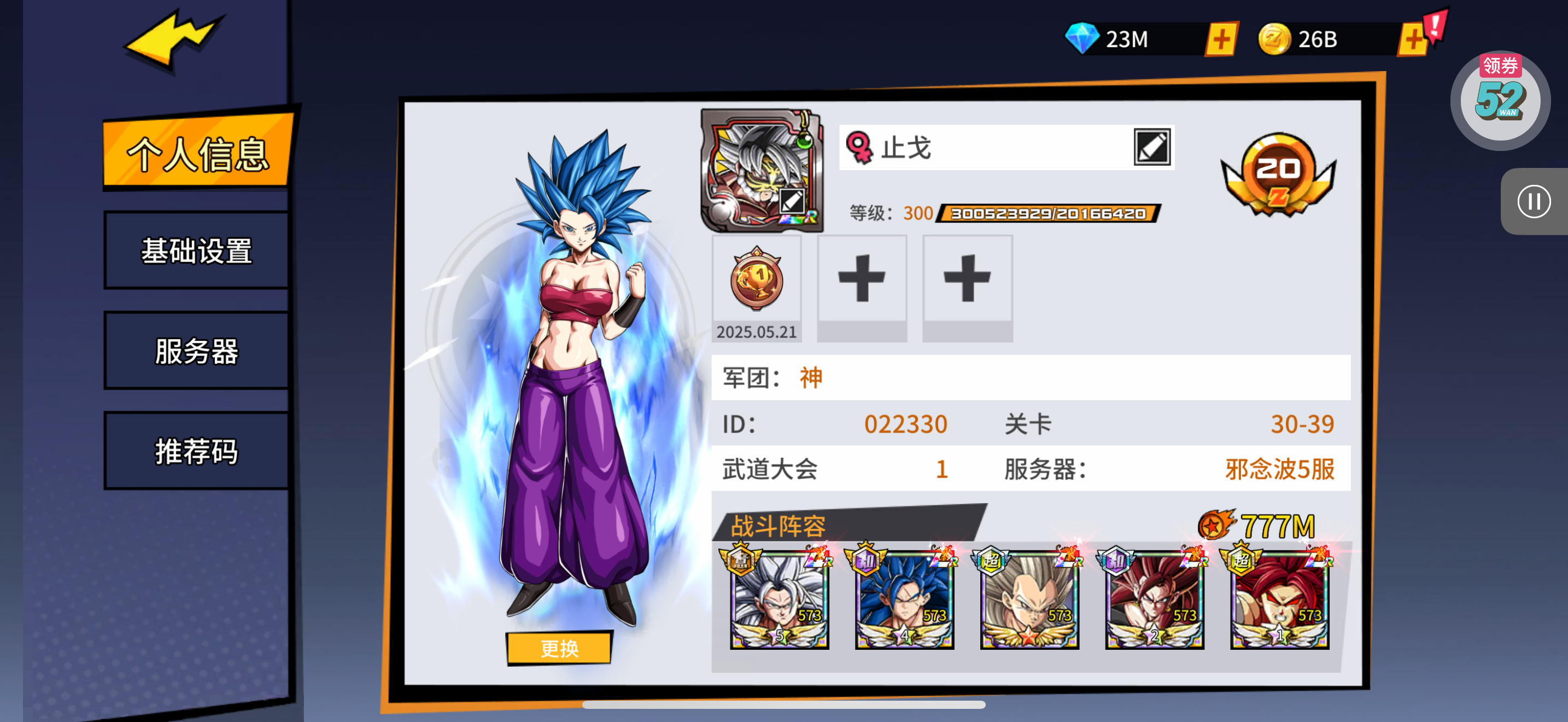The width and height of the screenshot is (1568, 722).
Task: Select the 服务器 tab
Action: pyautogui.click(x=196, y=351)
